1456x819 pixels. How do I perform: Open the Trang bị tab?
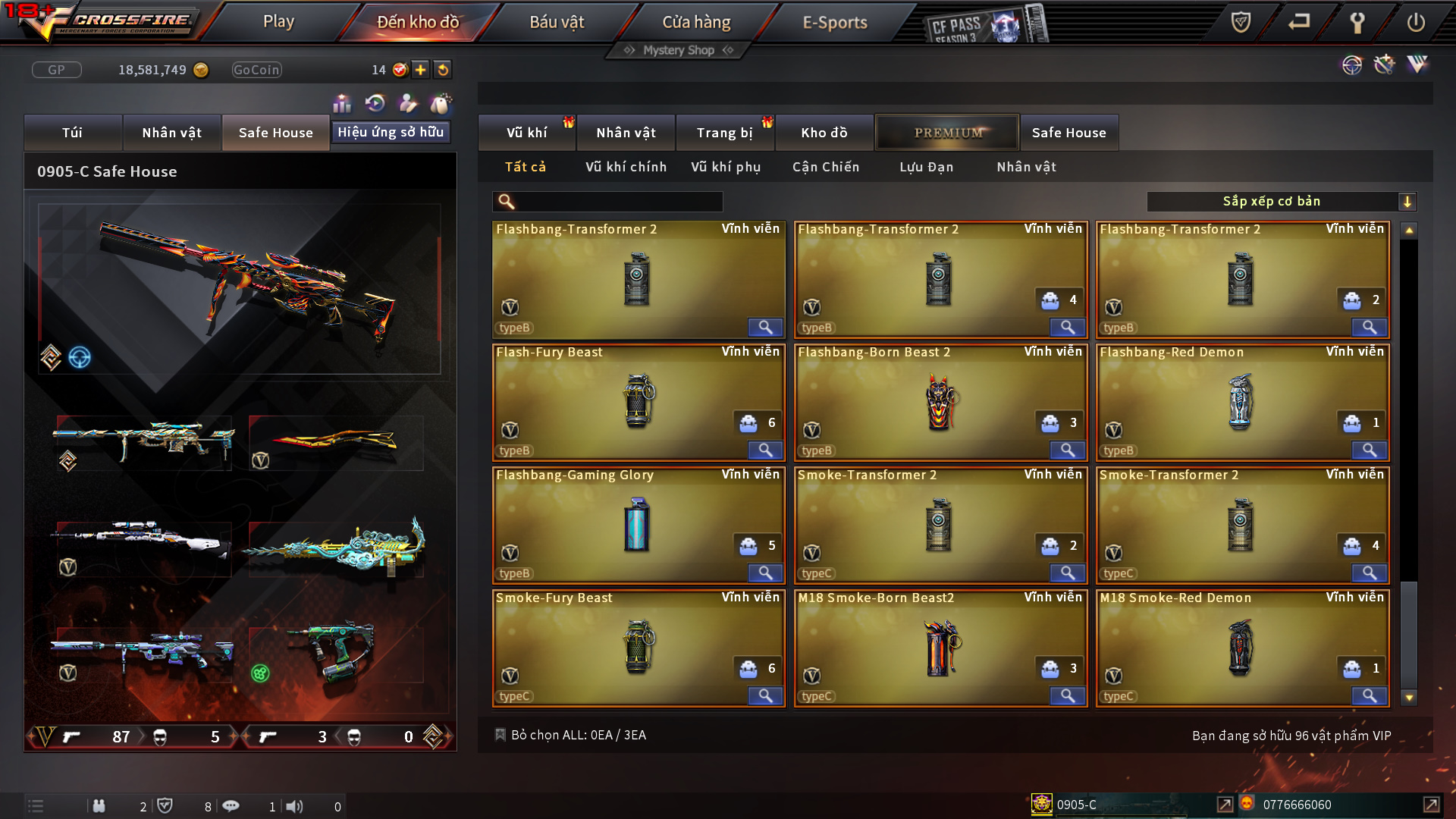724,133
